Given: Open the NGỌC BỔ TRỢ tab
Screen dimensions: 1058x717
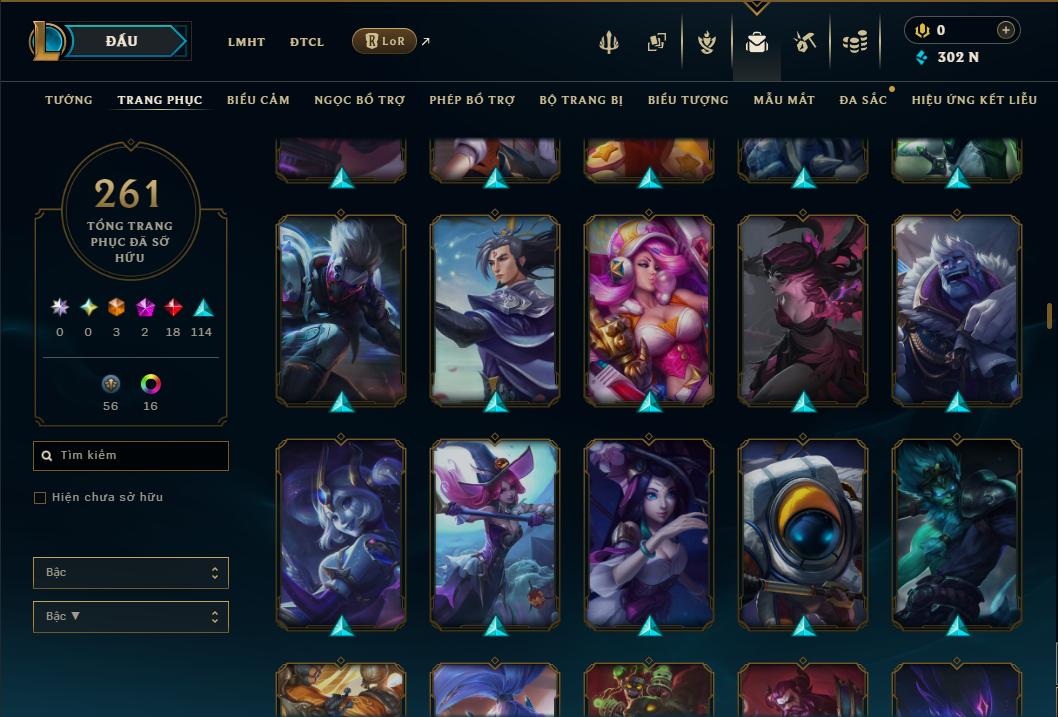Looking at the screenshot, I should coord(359,100).
